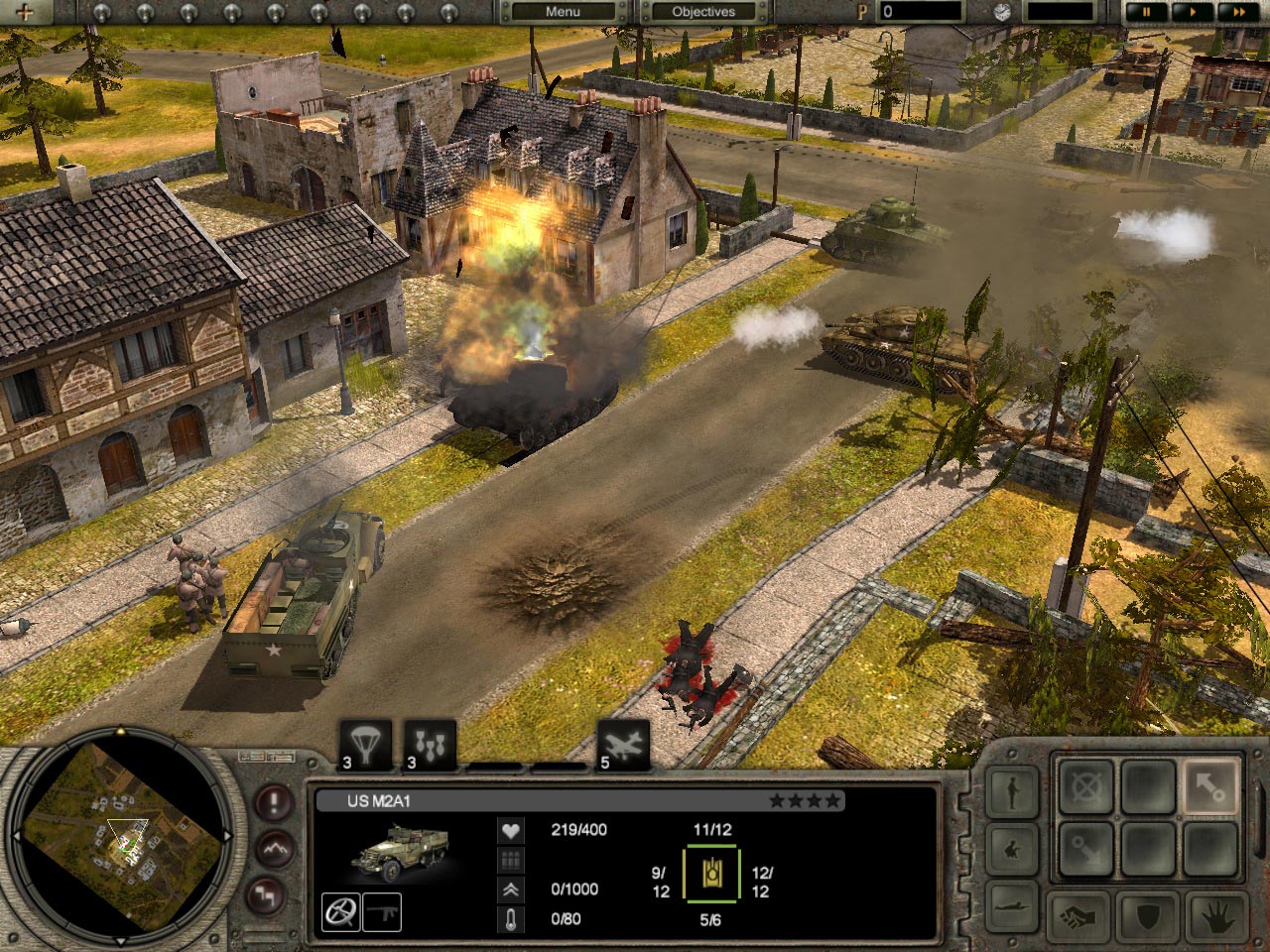Activate fast-forward game speed

point(1237,12)
